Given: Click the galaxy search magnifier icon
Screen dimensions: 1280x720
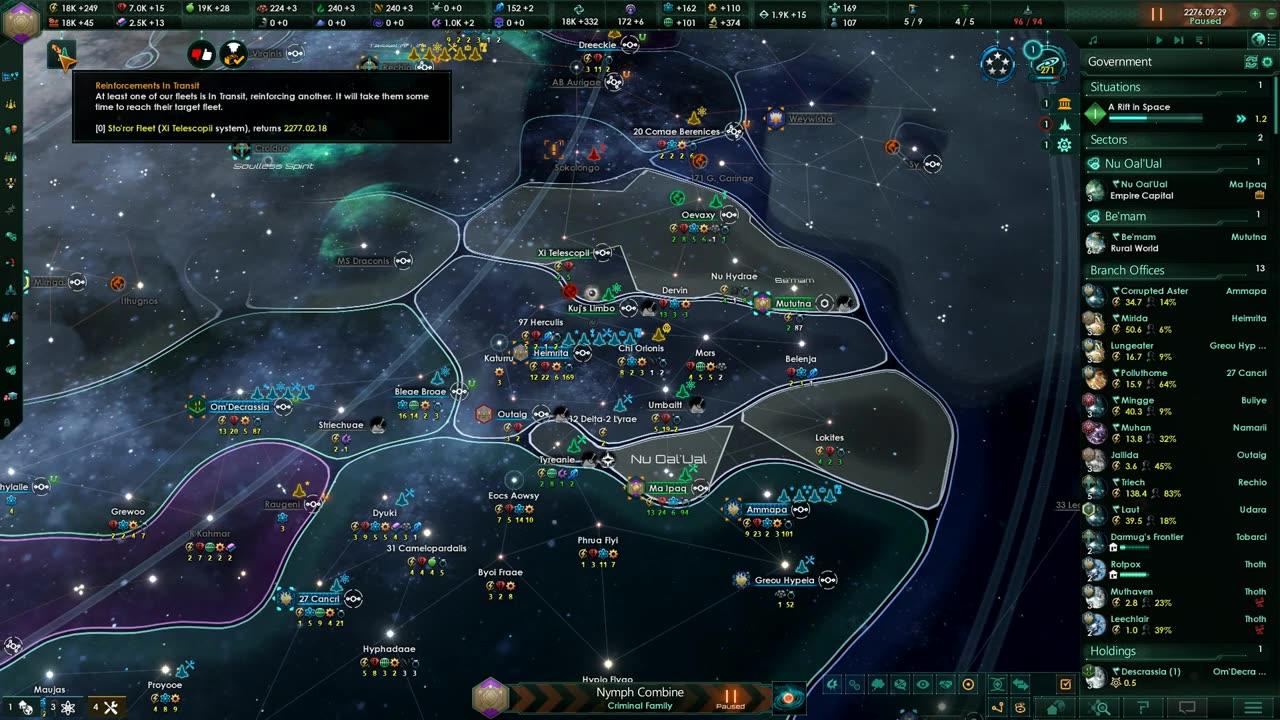Looking at the screenshot, I should [1102, 707].
